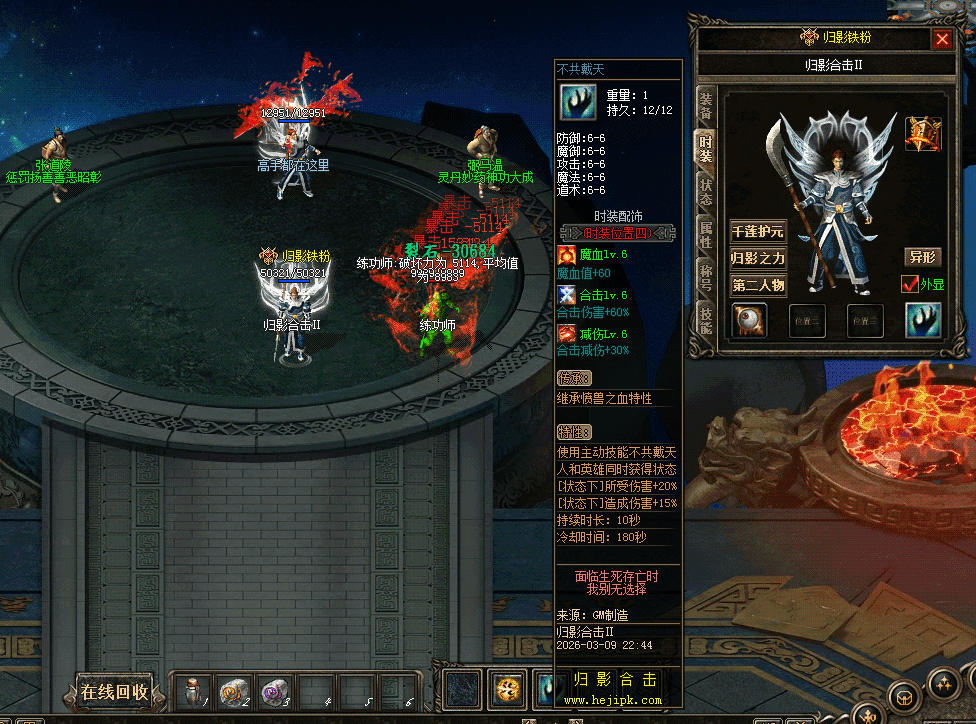Show the 属性 attributes tab
Screen dimensions: 976x724
click(705, 236)
